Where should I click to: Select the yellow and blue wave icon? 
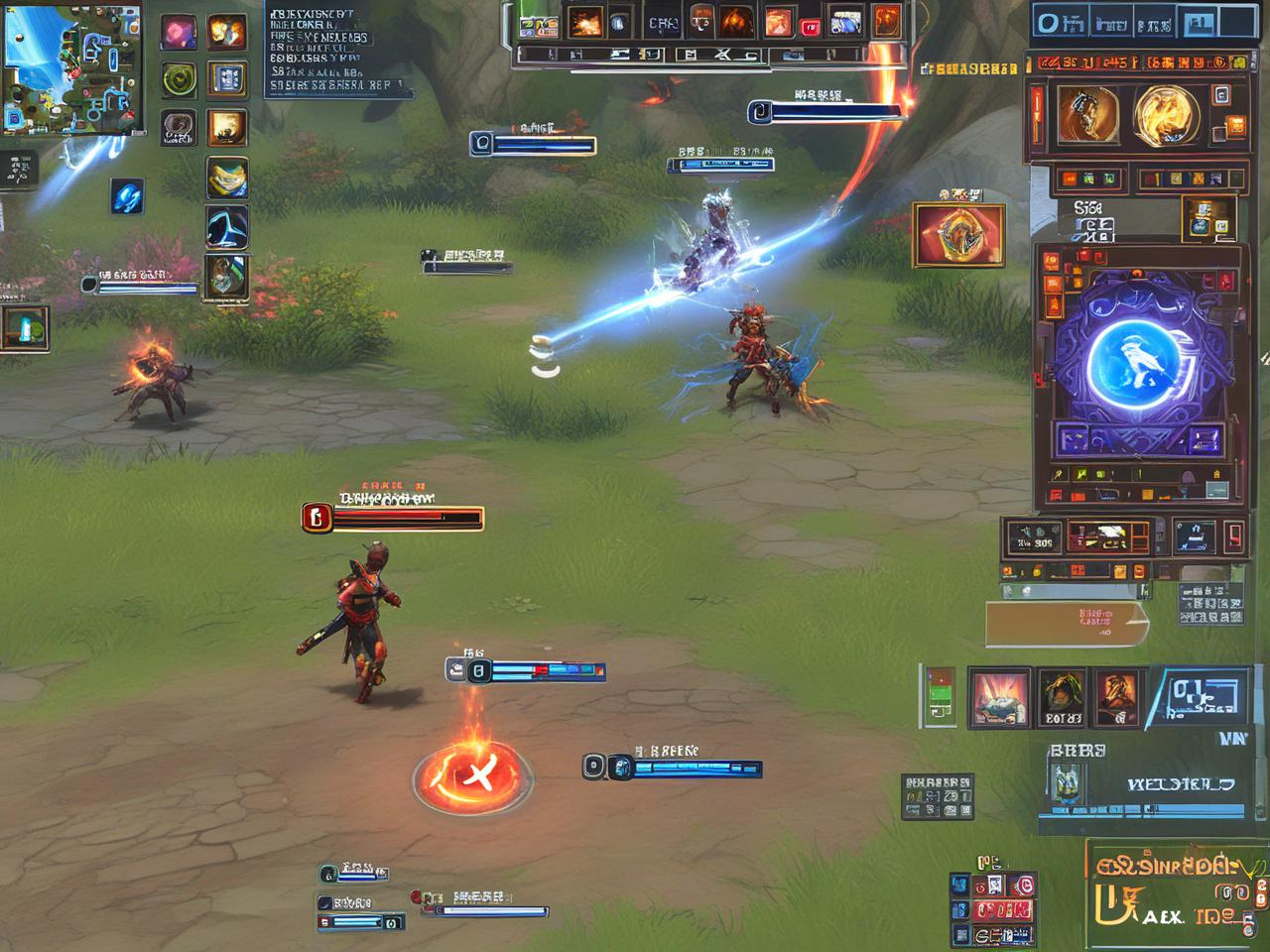pos(226,178)
